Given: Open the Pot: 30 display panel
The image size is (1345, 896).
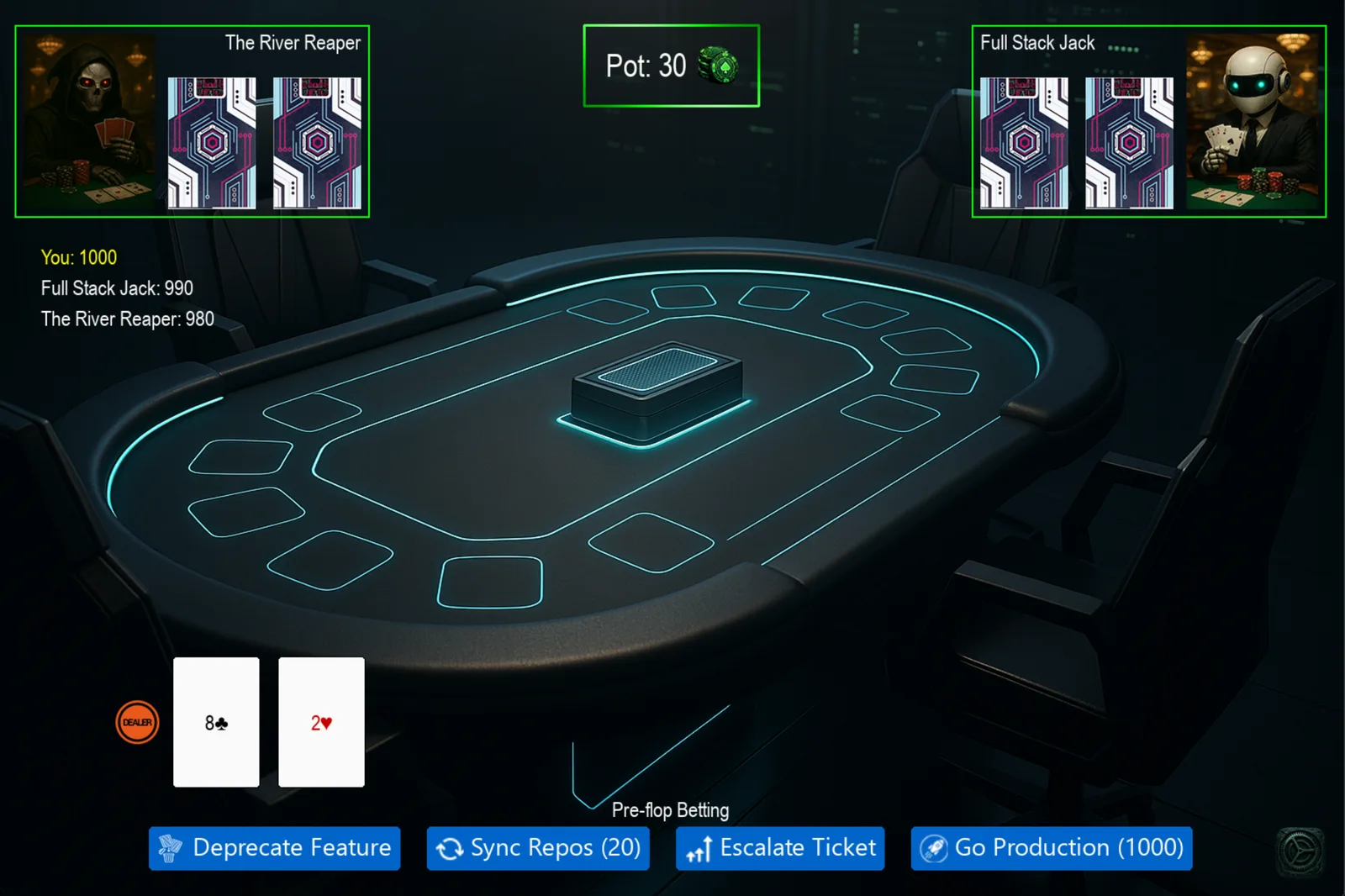Looking at the screenshot, I should pyautogui.click(x=671, y=66).
